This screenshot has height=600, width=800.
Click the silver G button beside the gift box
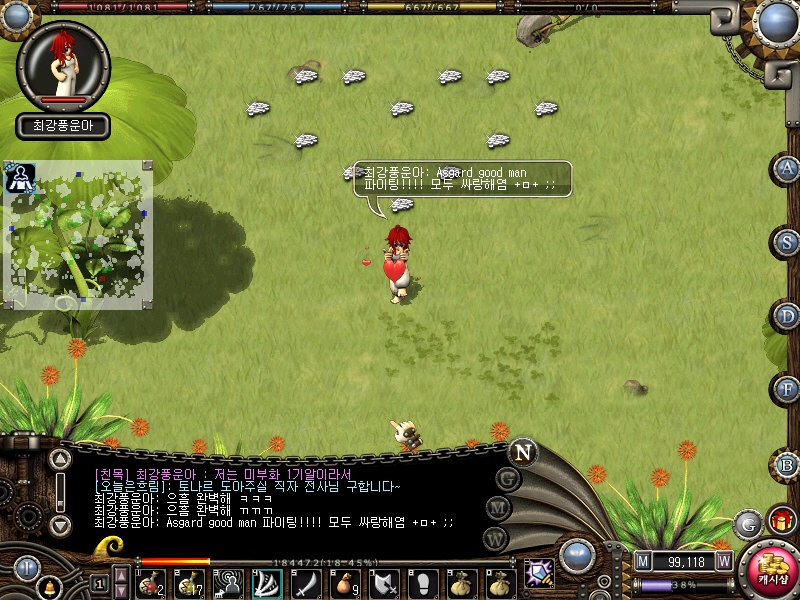[747, 523]
